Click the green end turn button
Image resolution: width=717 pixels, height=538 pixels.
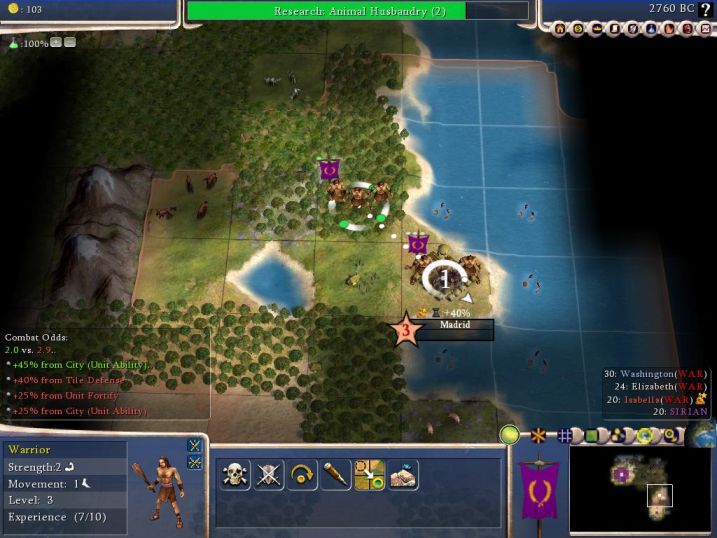tap(511, 435)
